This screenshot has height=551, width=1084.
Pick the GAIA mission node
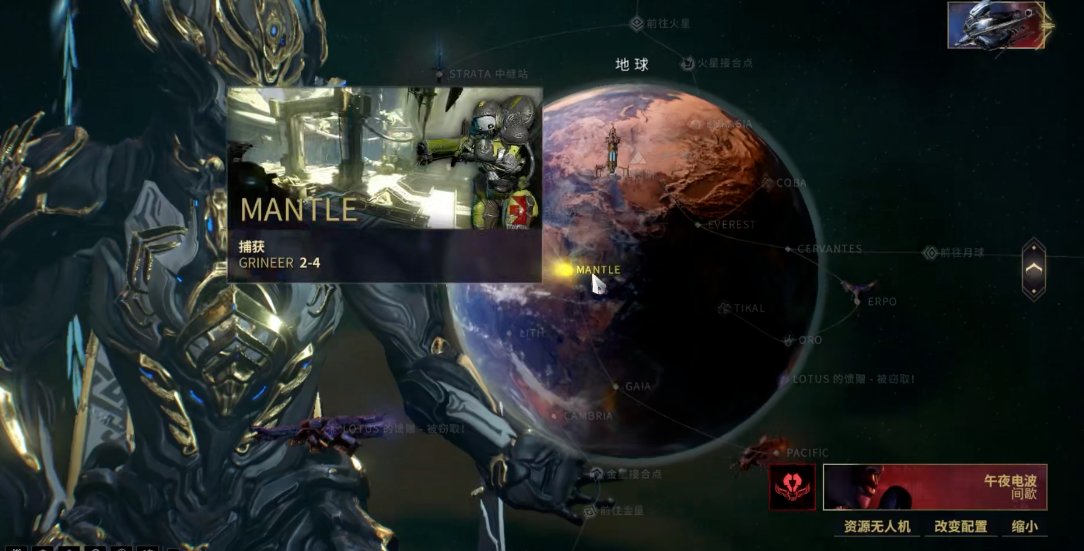(x=616, y=386)
